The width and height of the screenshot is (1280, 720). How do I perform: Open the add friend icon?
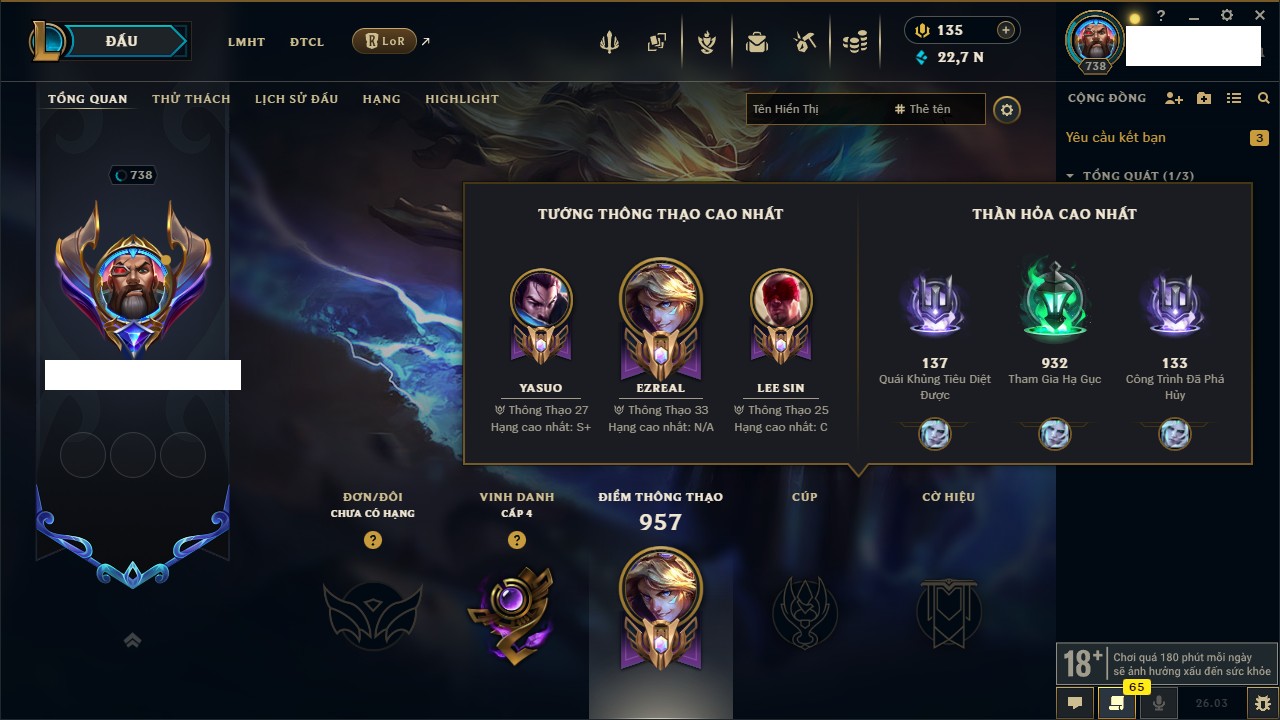click(x=1174, y=98)
